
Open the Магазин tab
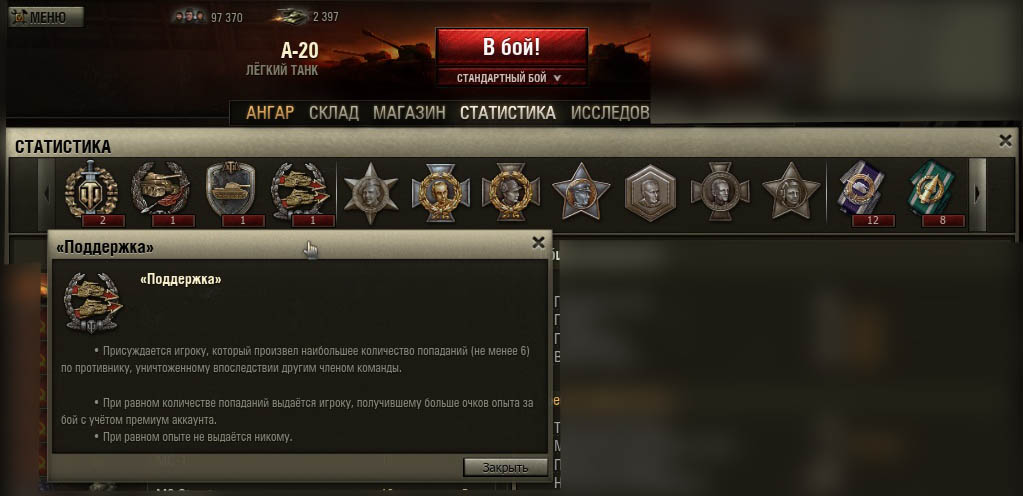pos(409,113)
